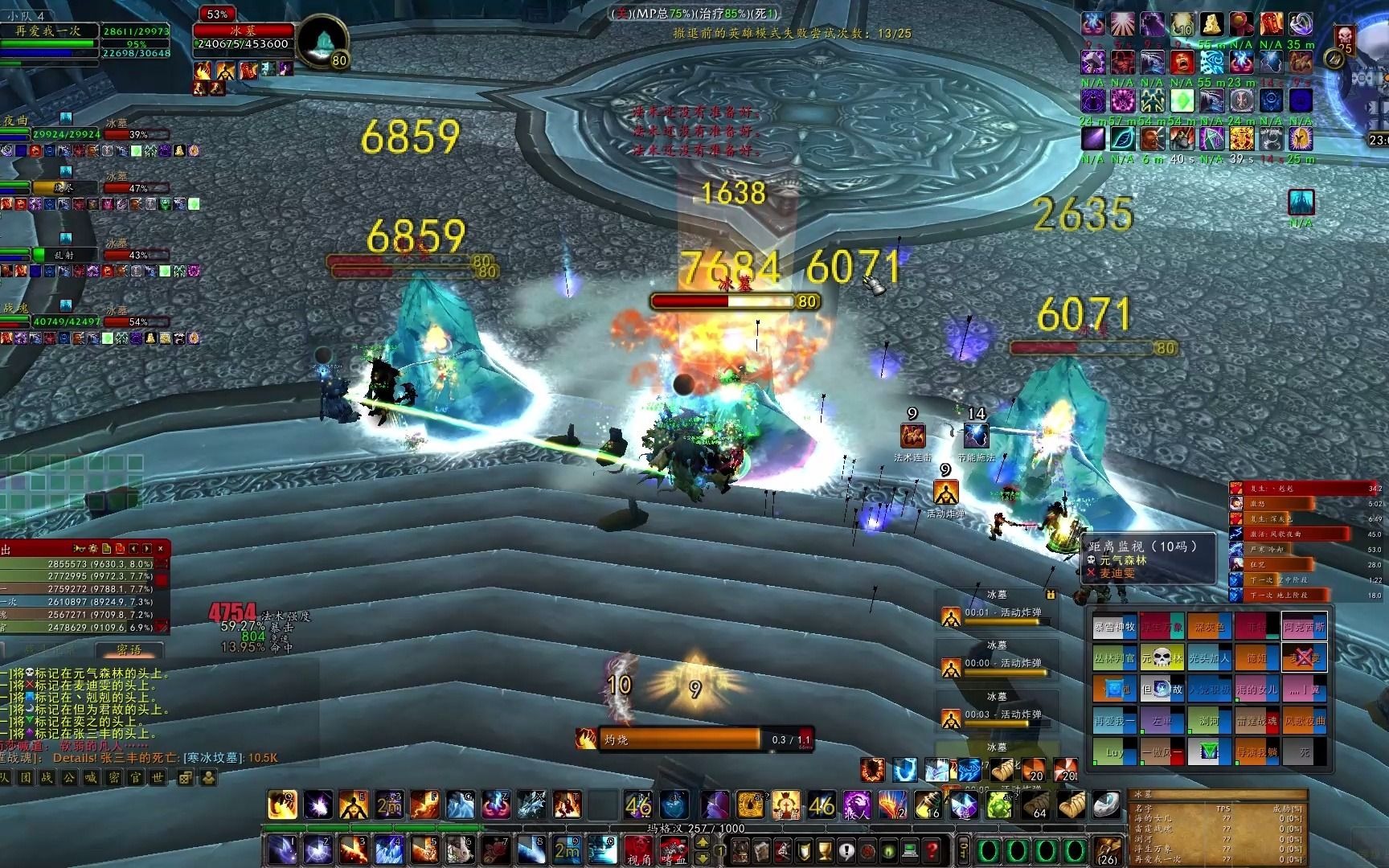Click the 活动炸弹 Living Bomb aura icon

(x=945, y=492)
